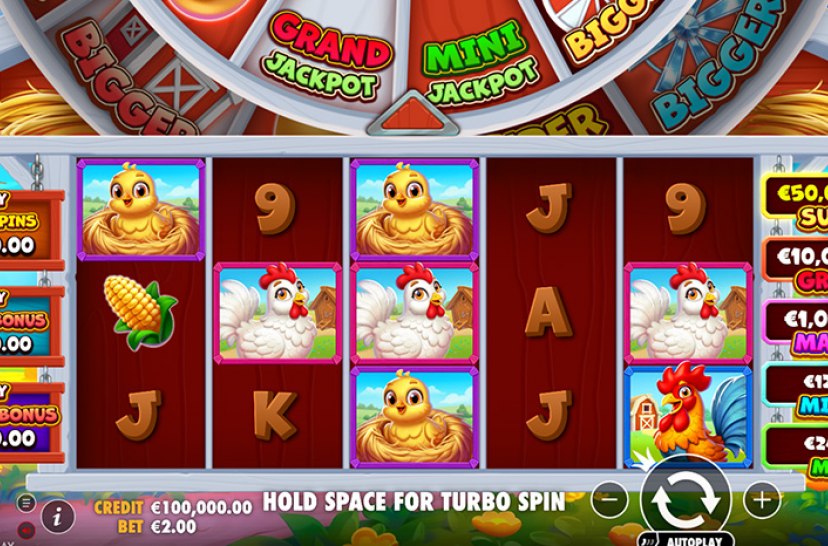Screen dimensions: 828x546
Task: Buy Free Spins from the orange sign
Action: tap(30, 229)
